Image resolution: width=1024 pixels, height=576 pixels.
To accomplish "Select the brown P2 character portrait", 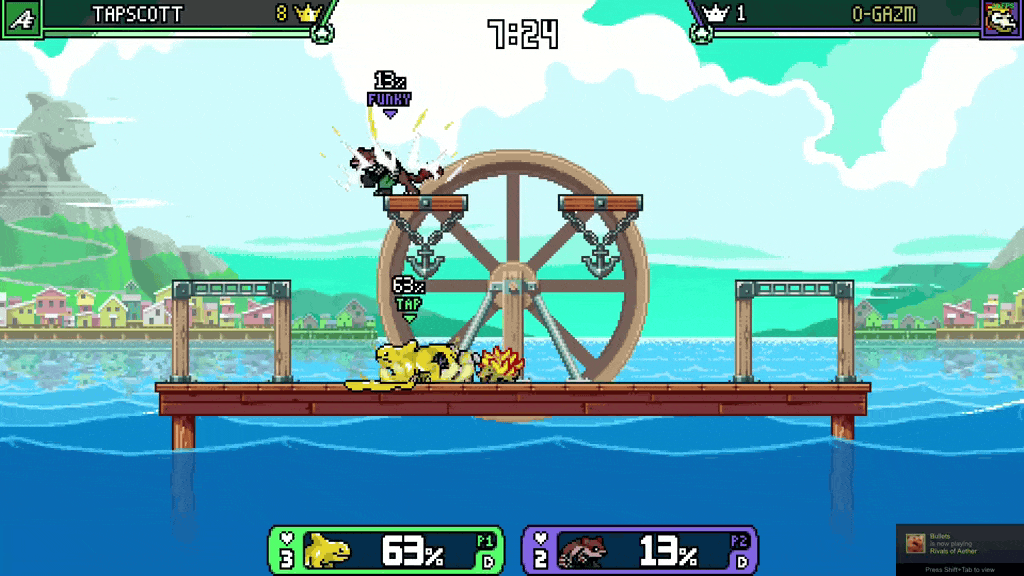I will pyautogui.click(x=585, y=551).
